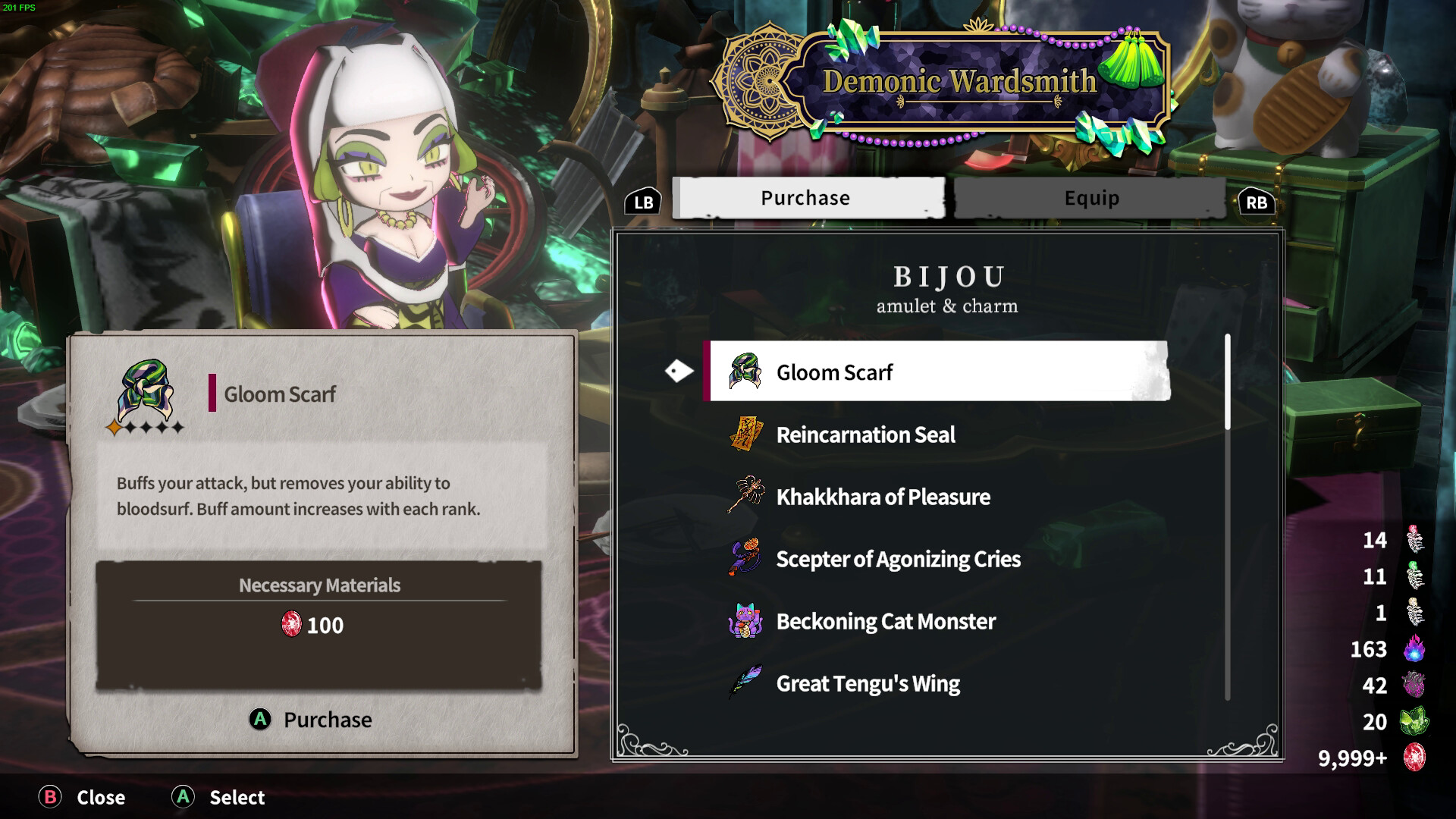Select Great Tengu's Wing

pyautogui.click(x=868, y=683)
